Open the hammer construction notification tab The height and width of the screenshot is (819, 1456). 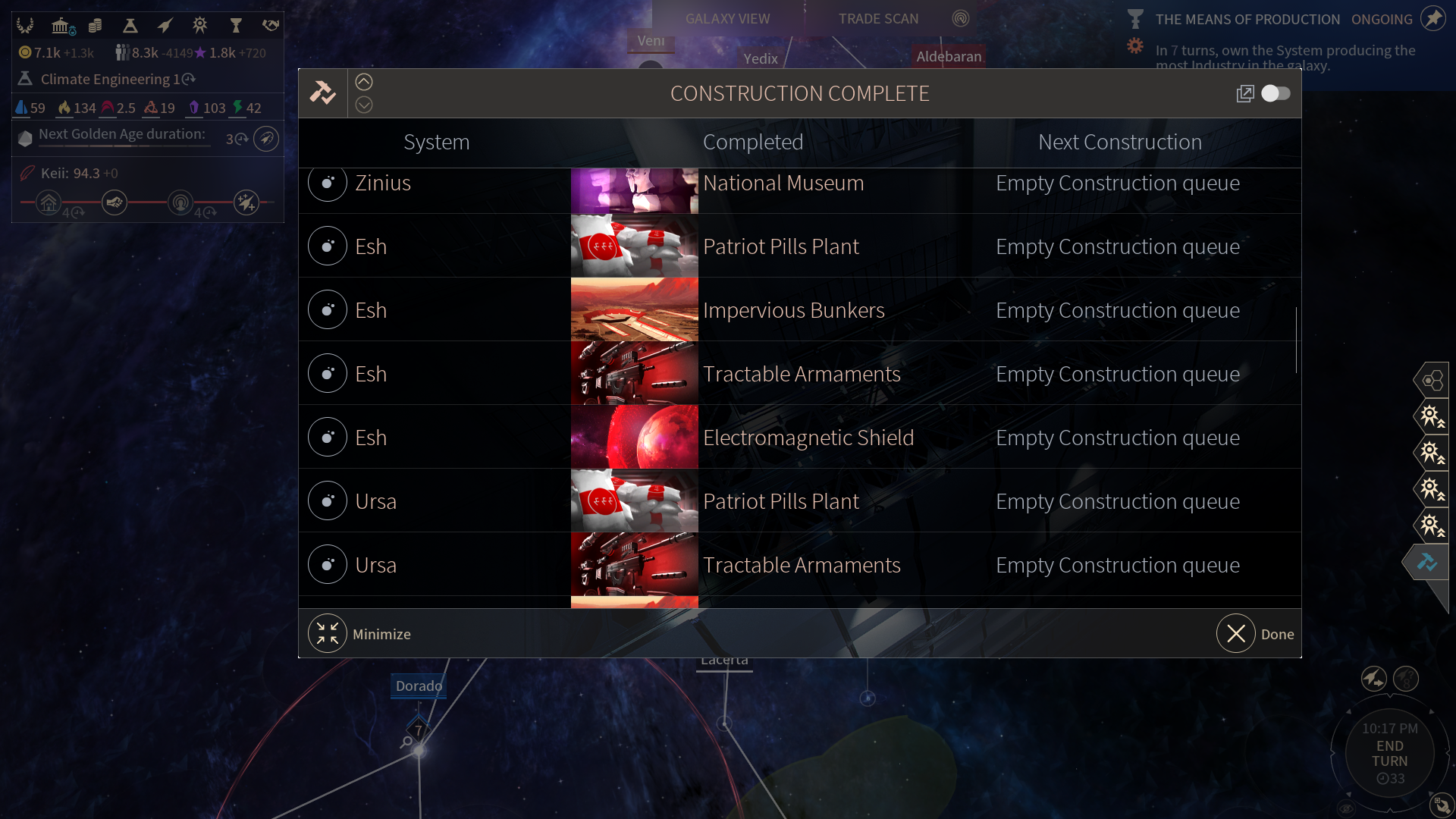pyautogui.click(x=1428, y=562)
